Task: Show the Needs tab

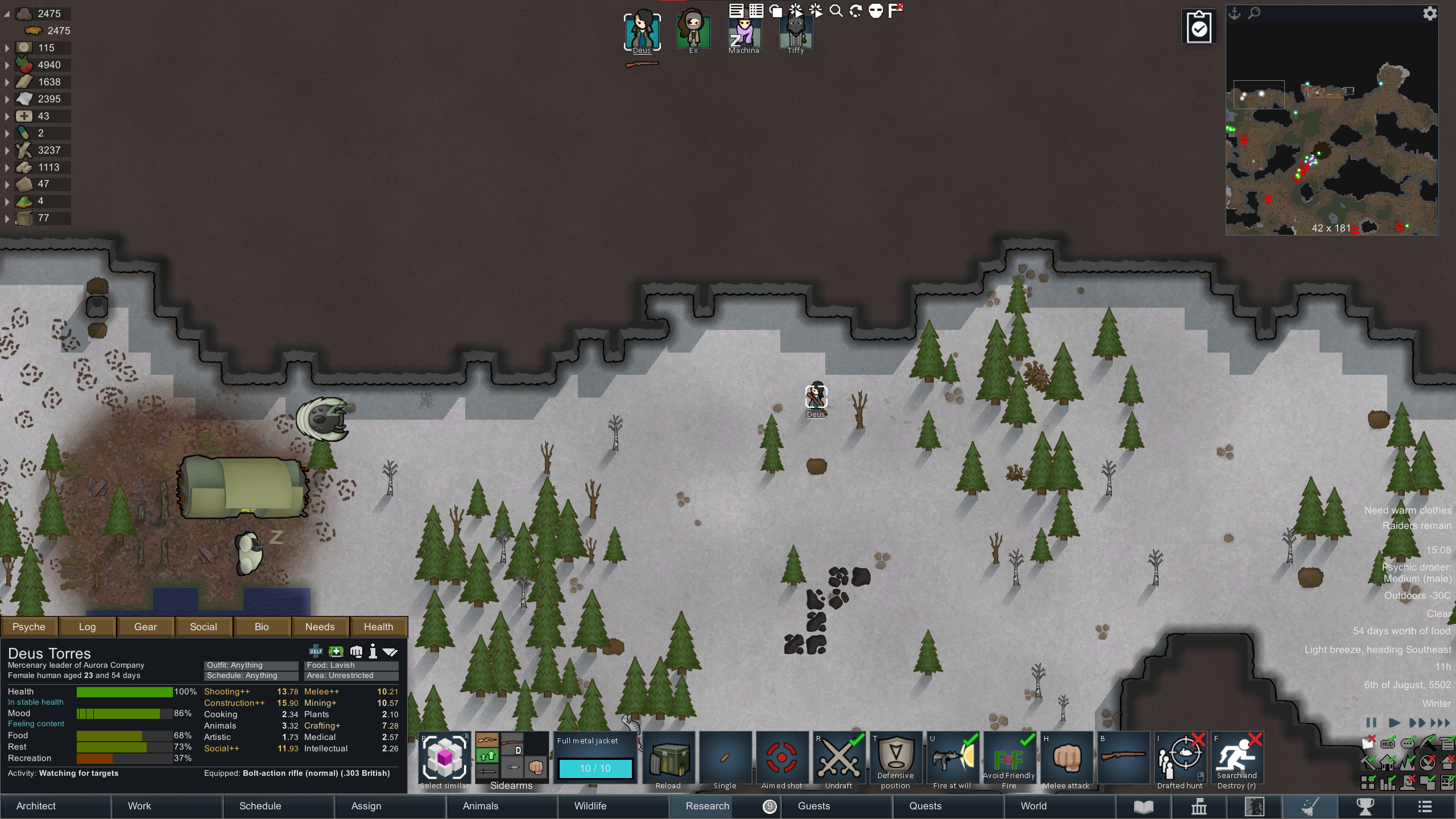Action: tap(320, 627)
